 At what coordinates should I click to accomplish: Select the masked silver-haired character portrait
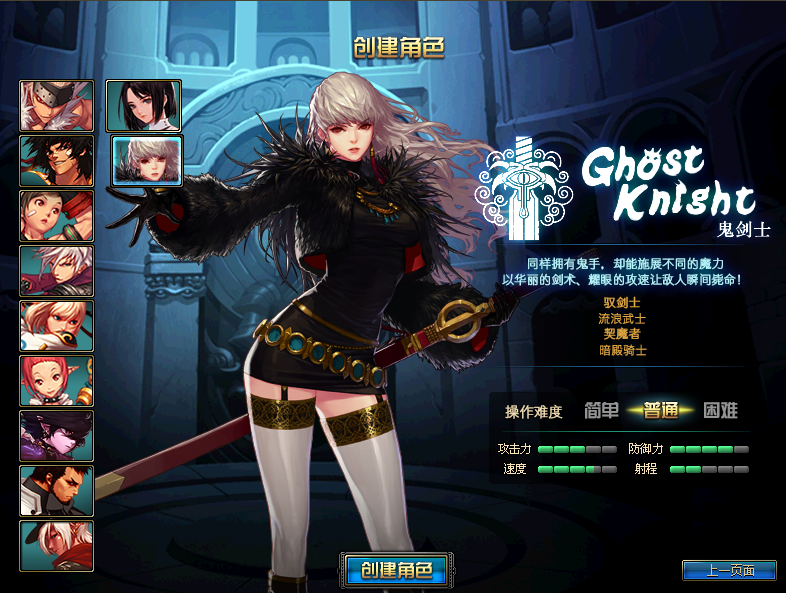click(57, 105)
